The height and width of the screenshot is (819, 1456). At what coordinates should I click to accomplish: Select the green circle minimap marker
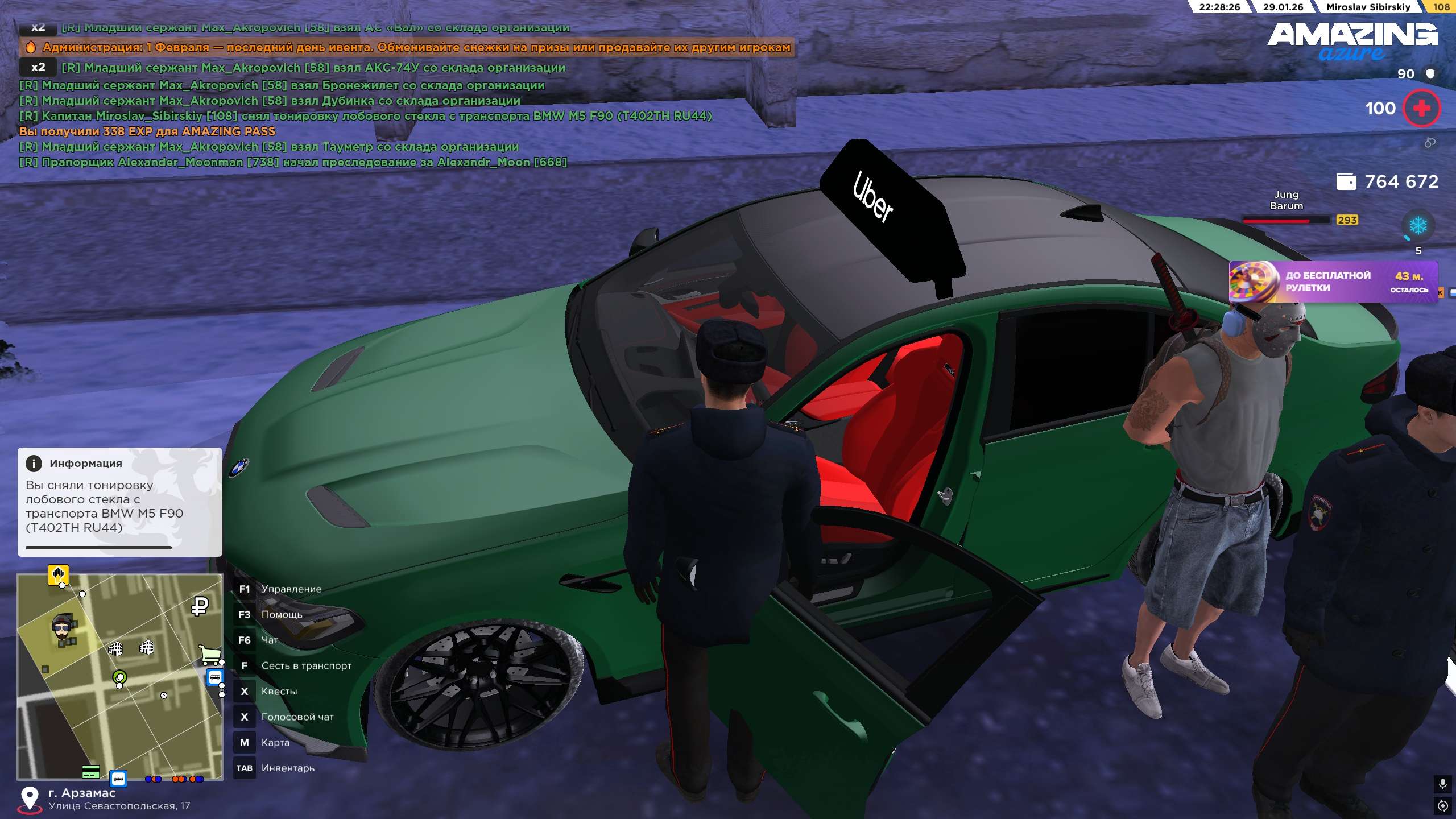[119, 677]
